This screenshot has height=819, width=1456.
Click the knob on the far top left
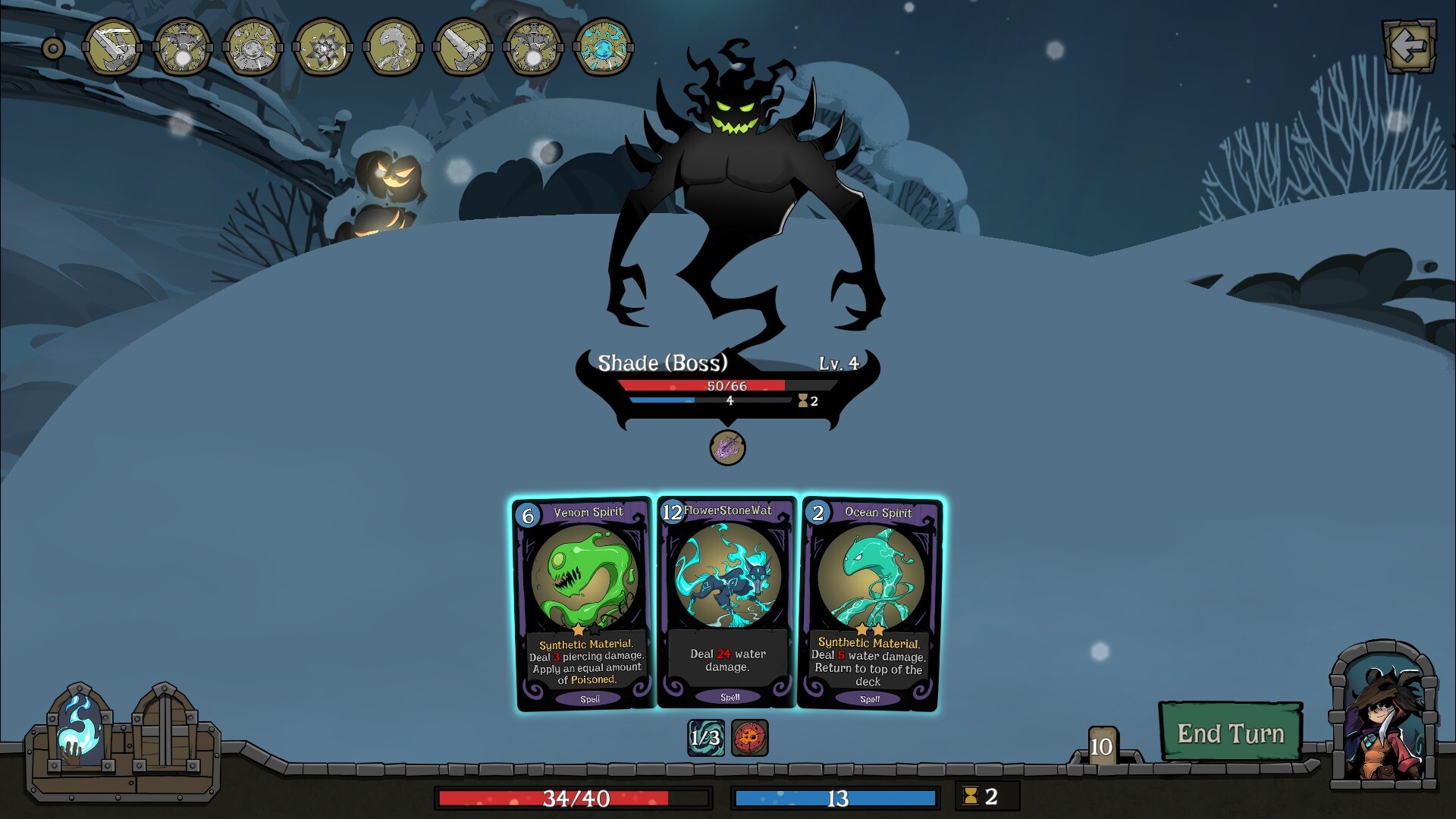pyautogui.click(x=52, y=47)
